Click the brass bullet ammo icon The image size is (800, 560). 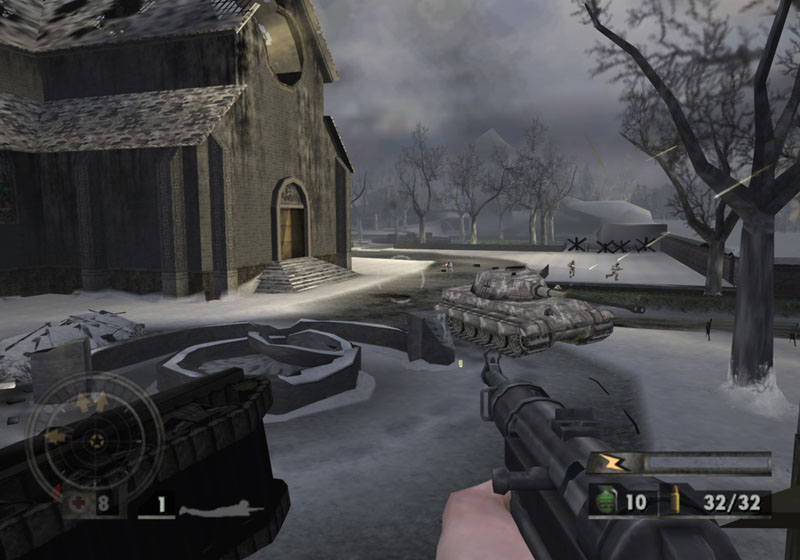point(675,500)
